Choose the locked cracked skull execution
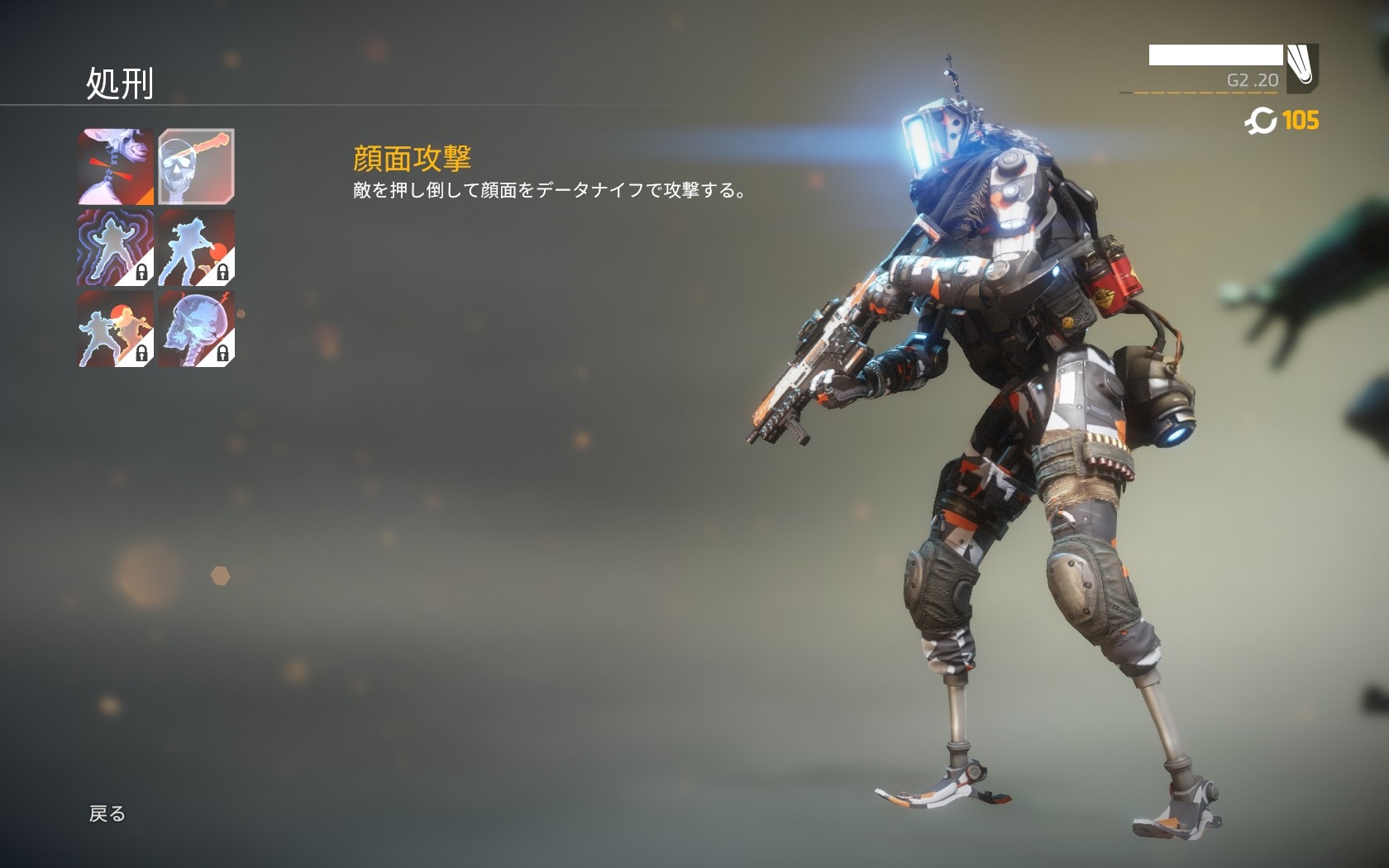 (x=196, y=328)
